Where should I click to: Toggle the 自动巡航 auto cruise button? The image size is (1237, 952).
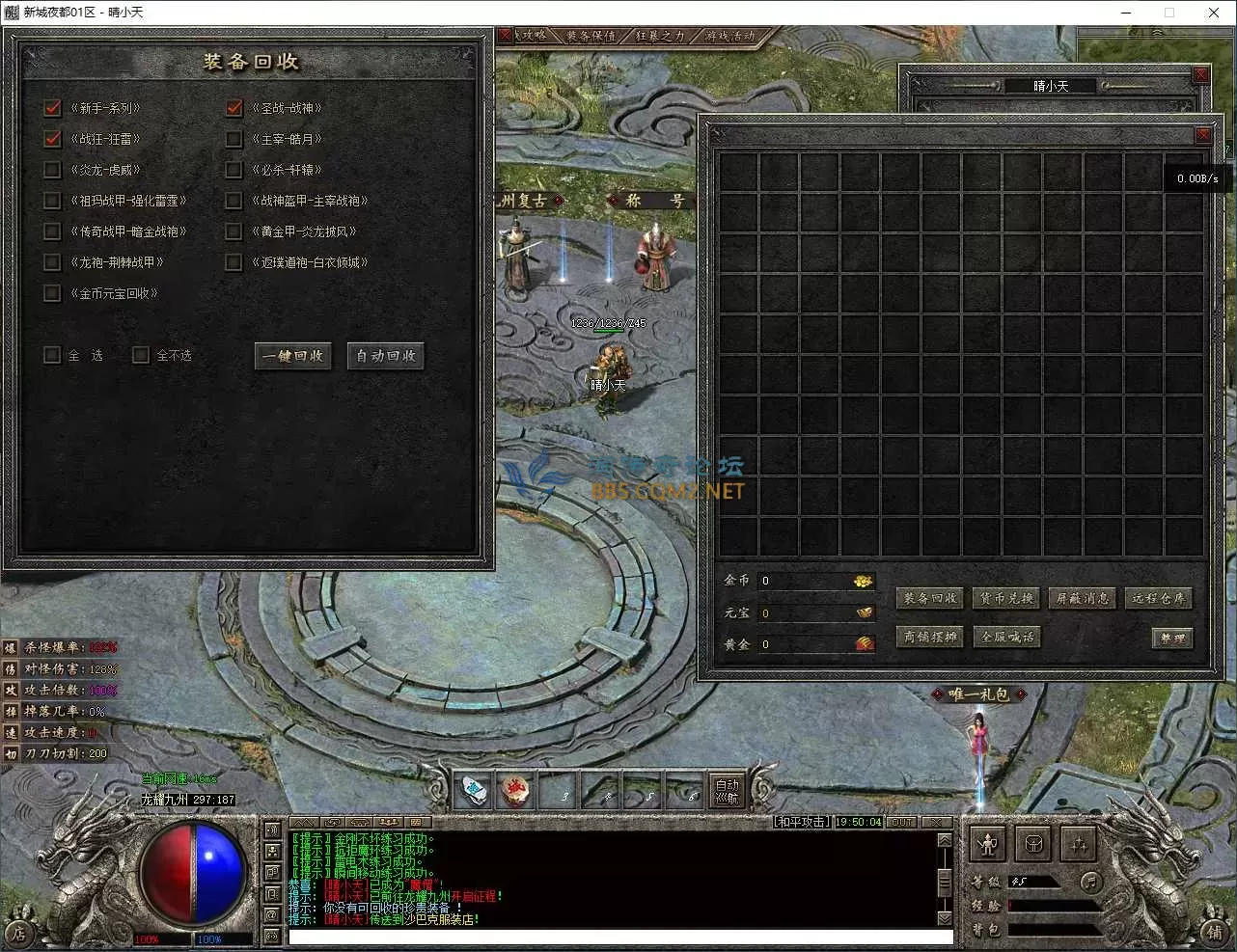[727, 791]
